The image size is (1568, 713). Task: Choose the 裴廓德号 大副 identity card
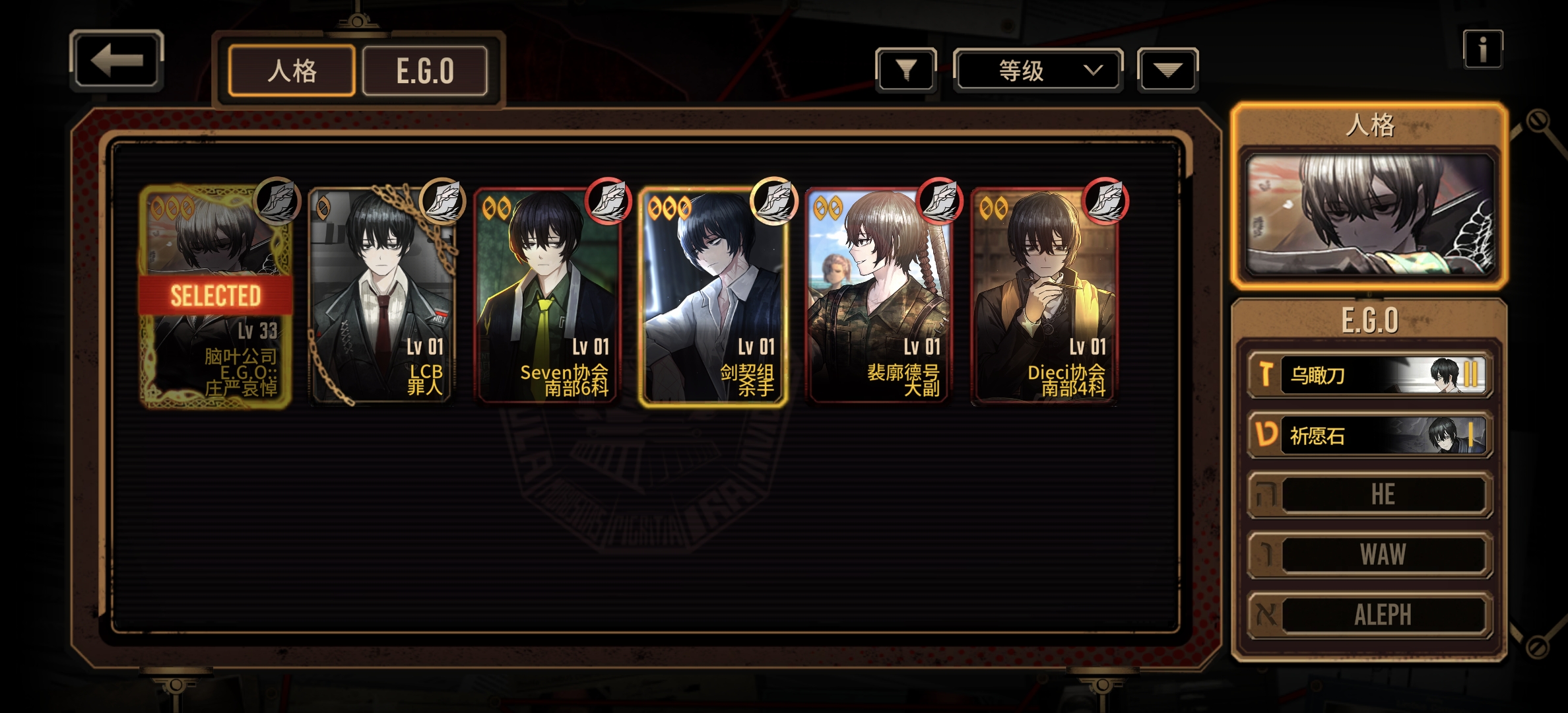[879, 296]
